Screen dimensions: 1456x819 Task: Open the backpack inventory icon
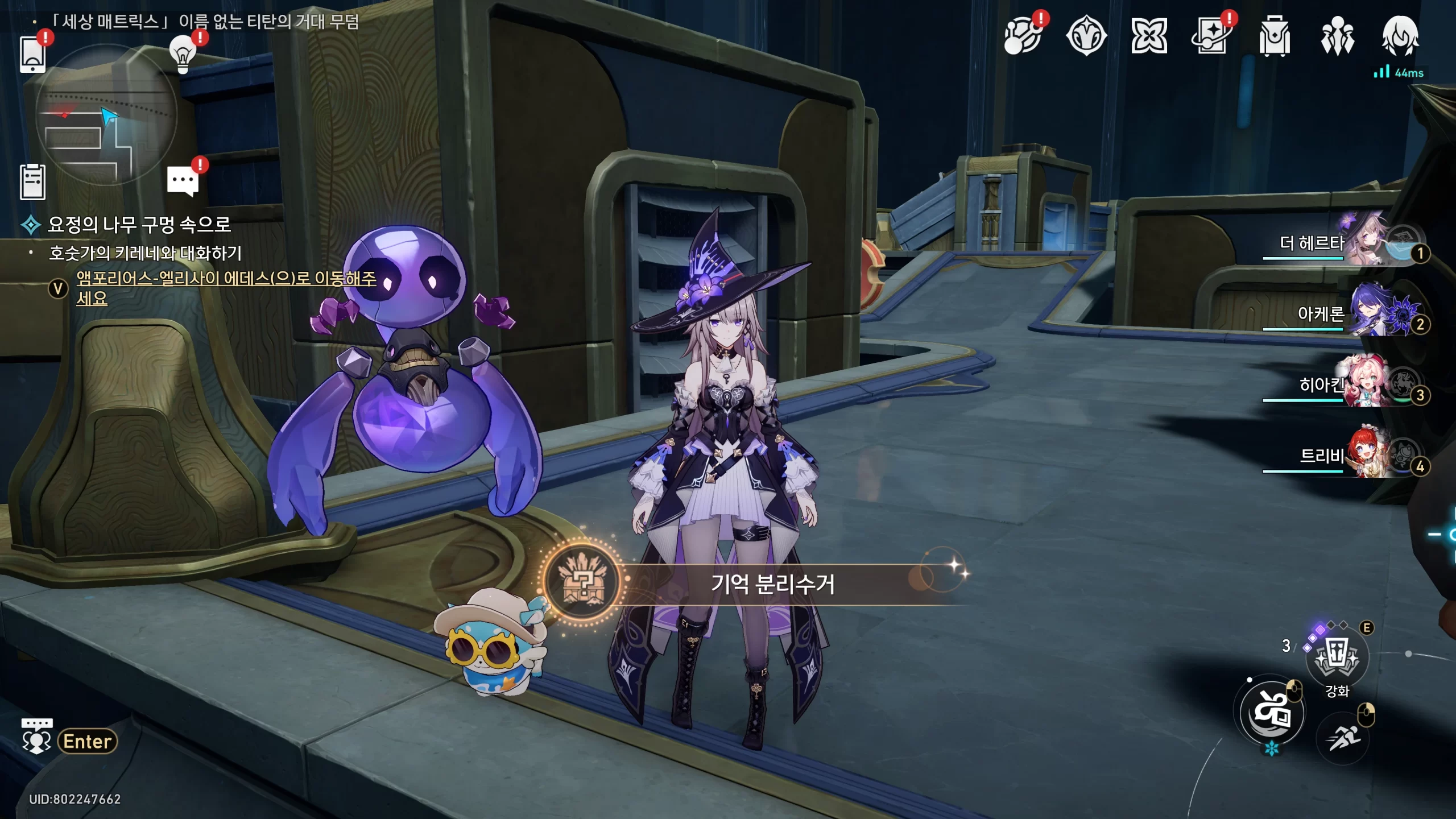(1274, 36)
